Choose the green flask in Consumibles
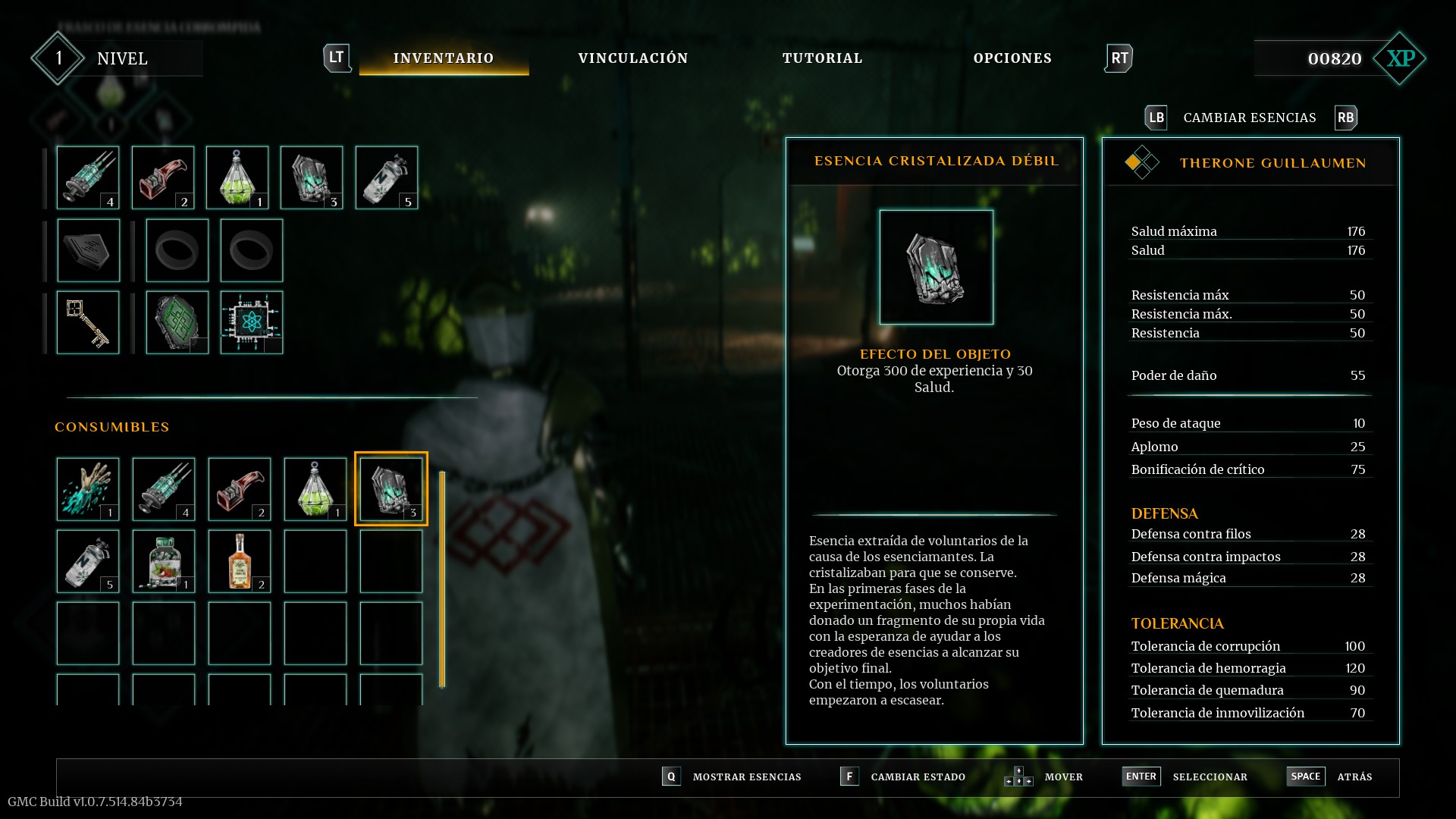1456x819 pixels. [x=315, y=489]
